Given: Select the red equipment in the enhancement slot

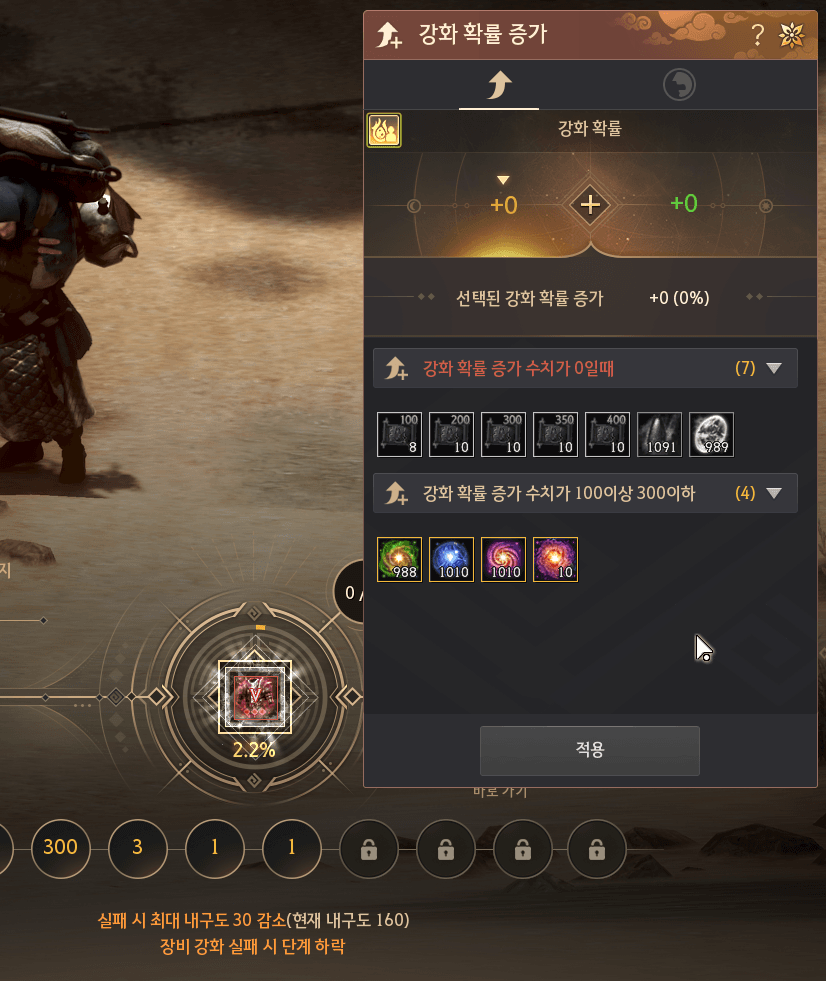Looking at the screenshot, I should click(x=254, y=697).
